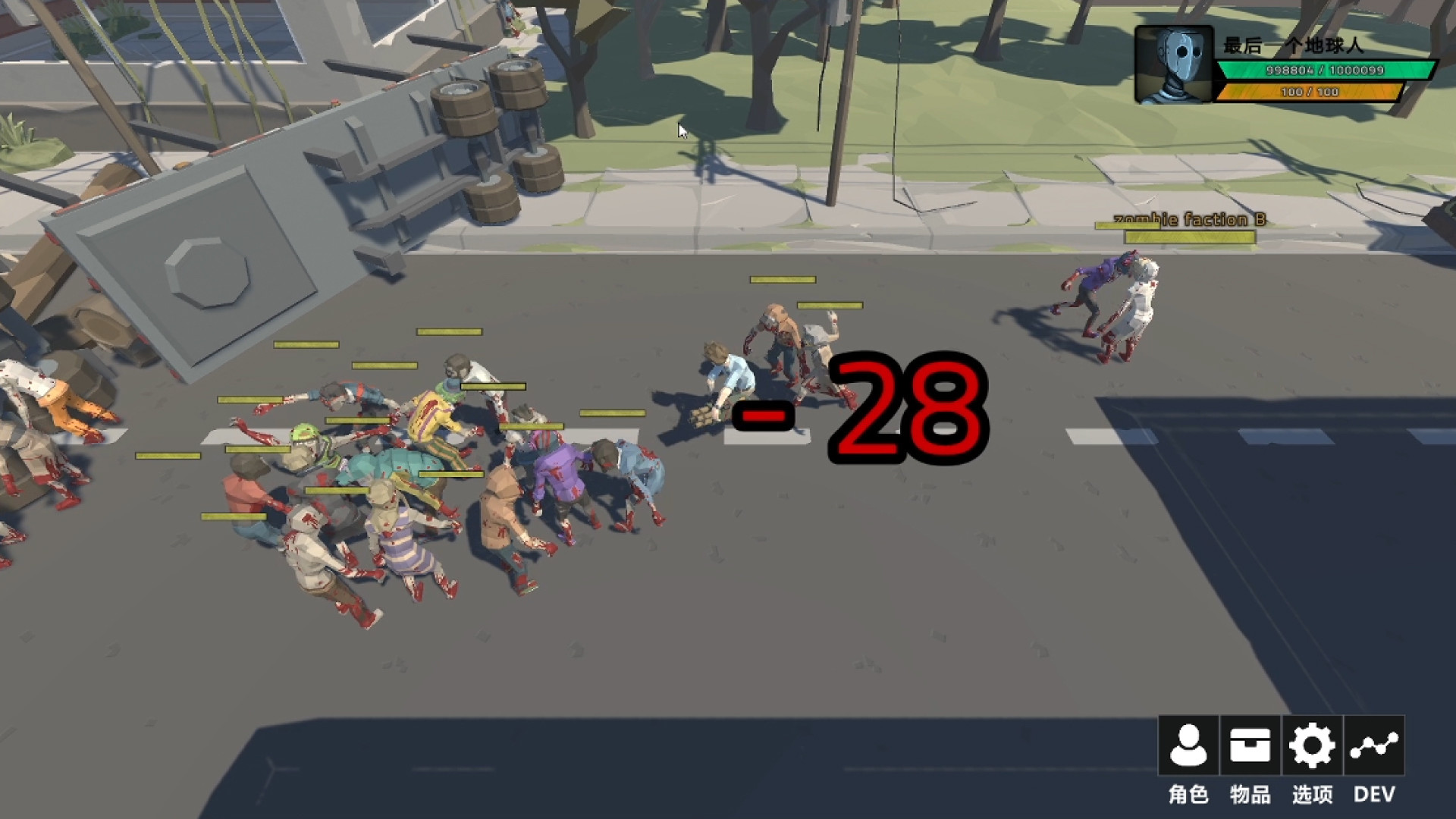Open the 角色 character panel person icon
Screen dimensions: 1456x819
click(1188, 745)
